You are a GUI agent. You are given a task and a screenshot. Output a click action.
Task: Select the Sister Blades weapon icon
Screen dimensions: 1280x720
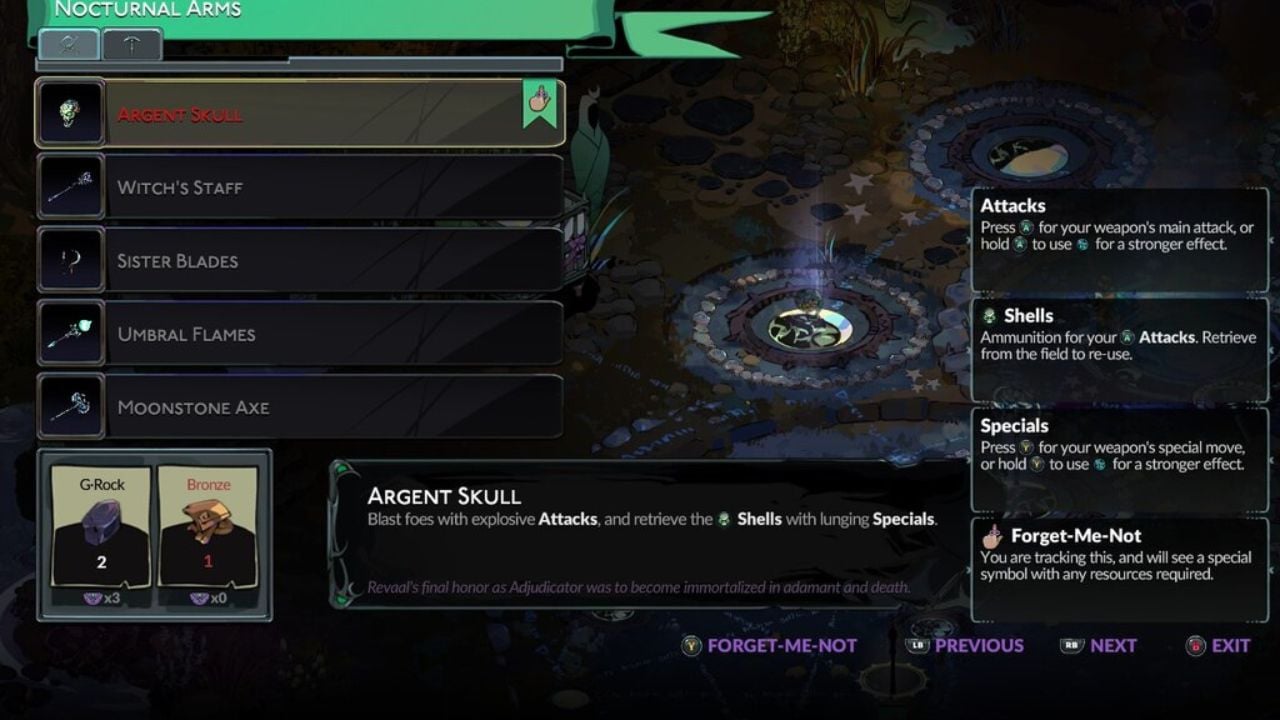pyautogui.click(x=70, y=260)
